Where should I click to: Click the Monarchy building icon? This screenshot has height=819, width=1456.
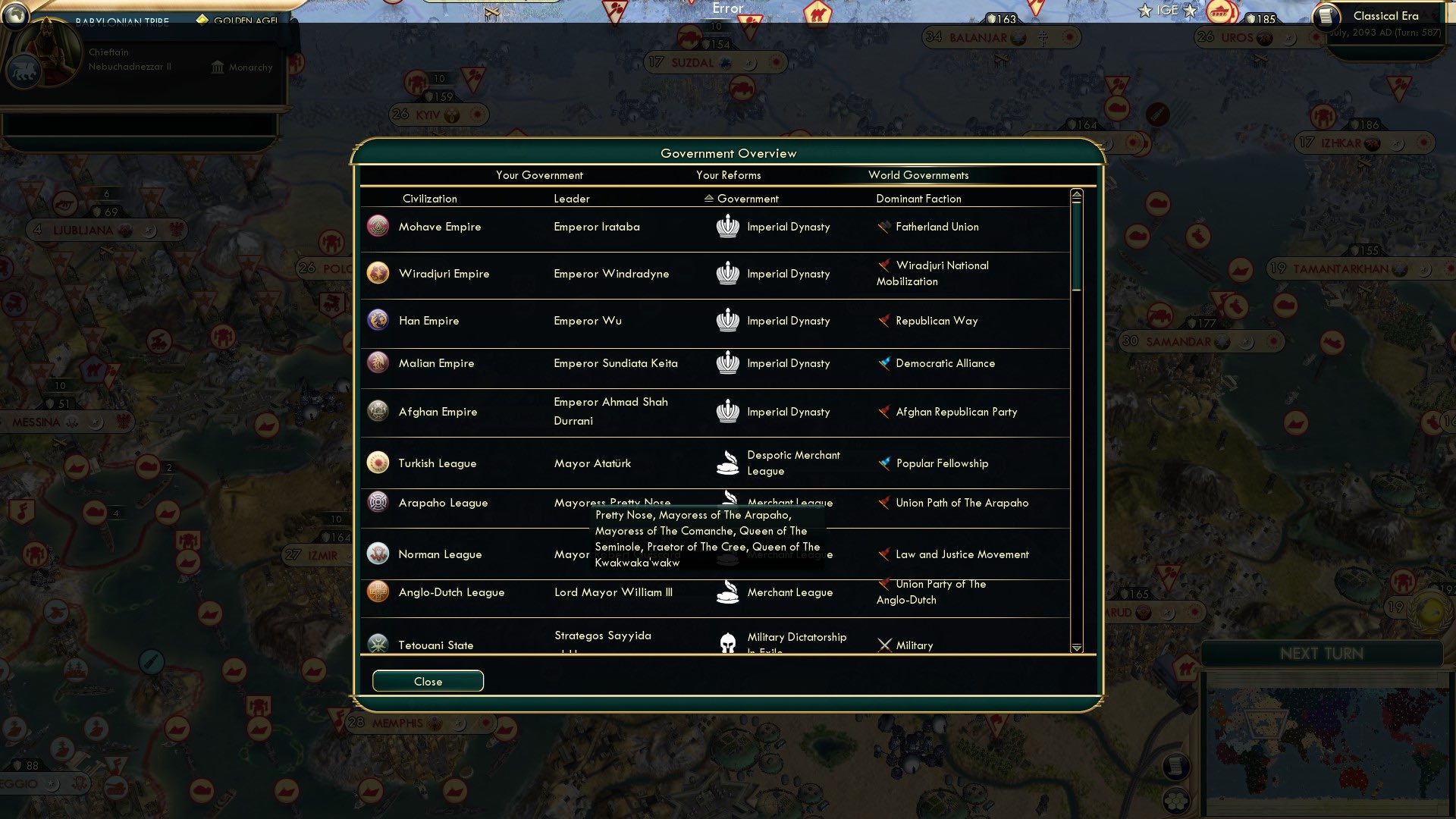[x=217, y=67]
